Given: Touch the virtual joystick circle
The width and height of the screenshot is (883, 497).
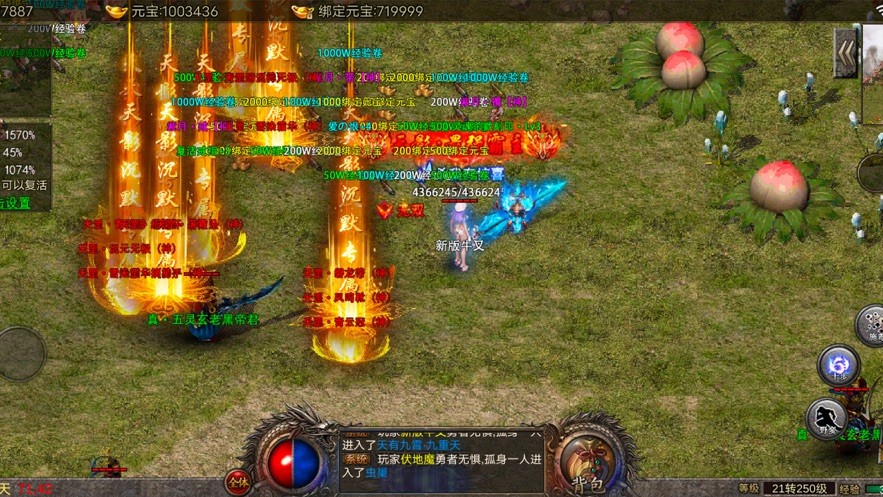Looking at the screenshot, I should (20, 353).
